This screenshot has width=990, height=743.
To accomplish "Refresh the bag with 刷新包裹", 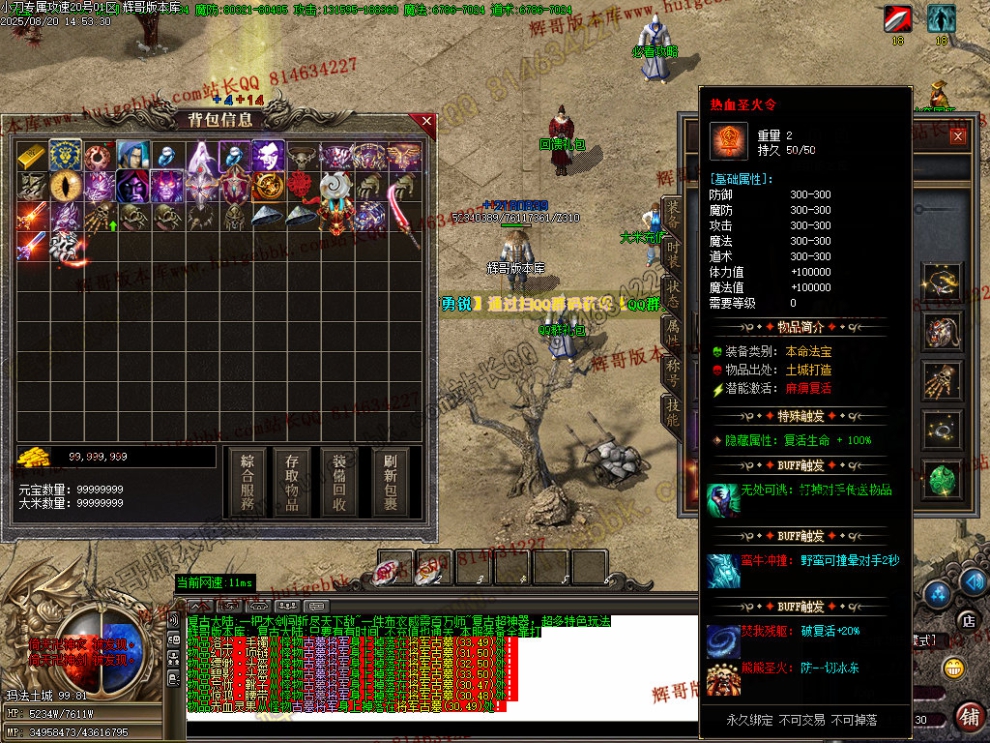I will 391,481.
